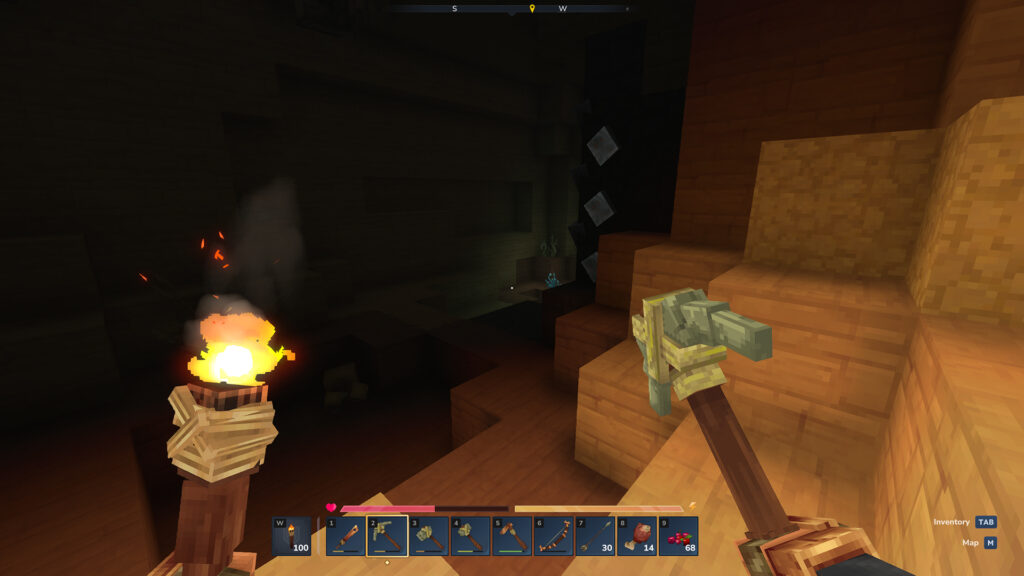Equip the bow from the hotbar
The height and width of the screenshot is (576, 1024).
point(553,536)
